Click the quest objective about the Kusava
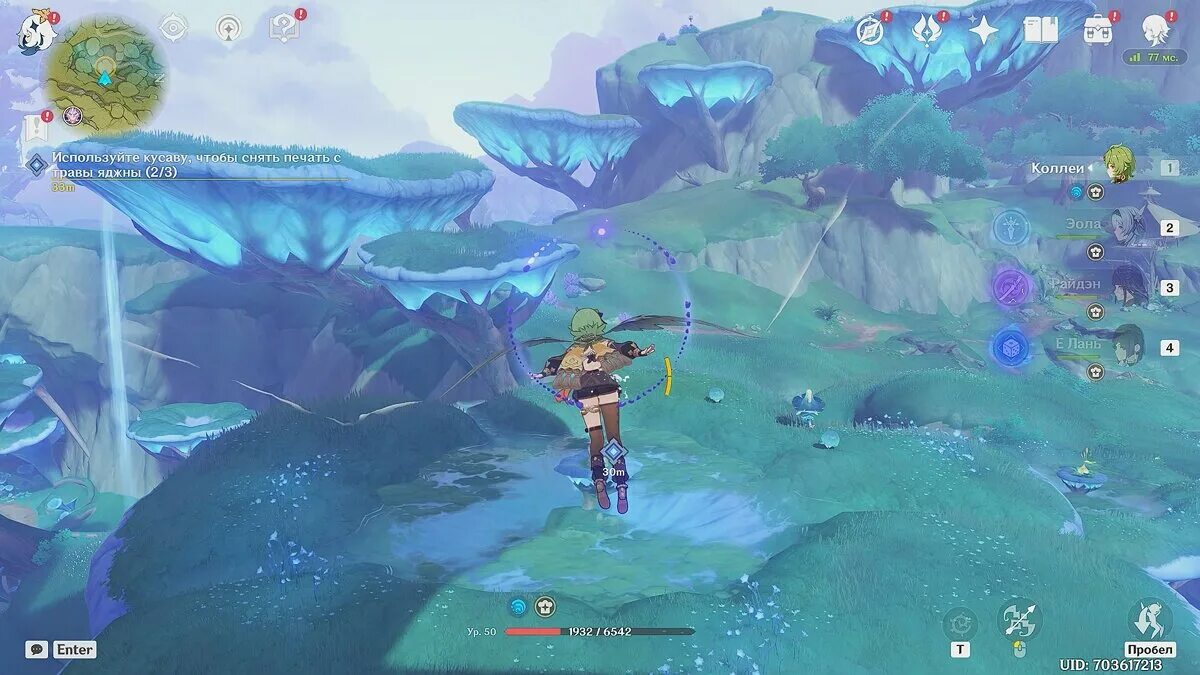Image resolution: width=1200 pixels, height=675 pixels. point(197,165)
